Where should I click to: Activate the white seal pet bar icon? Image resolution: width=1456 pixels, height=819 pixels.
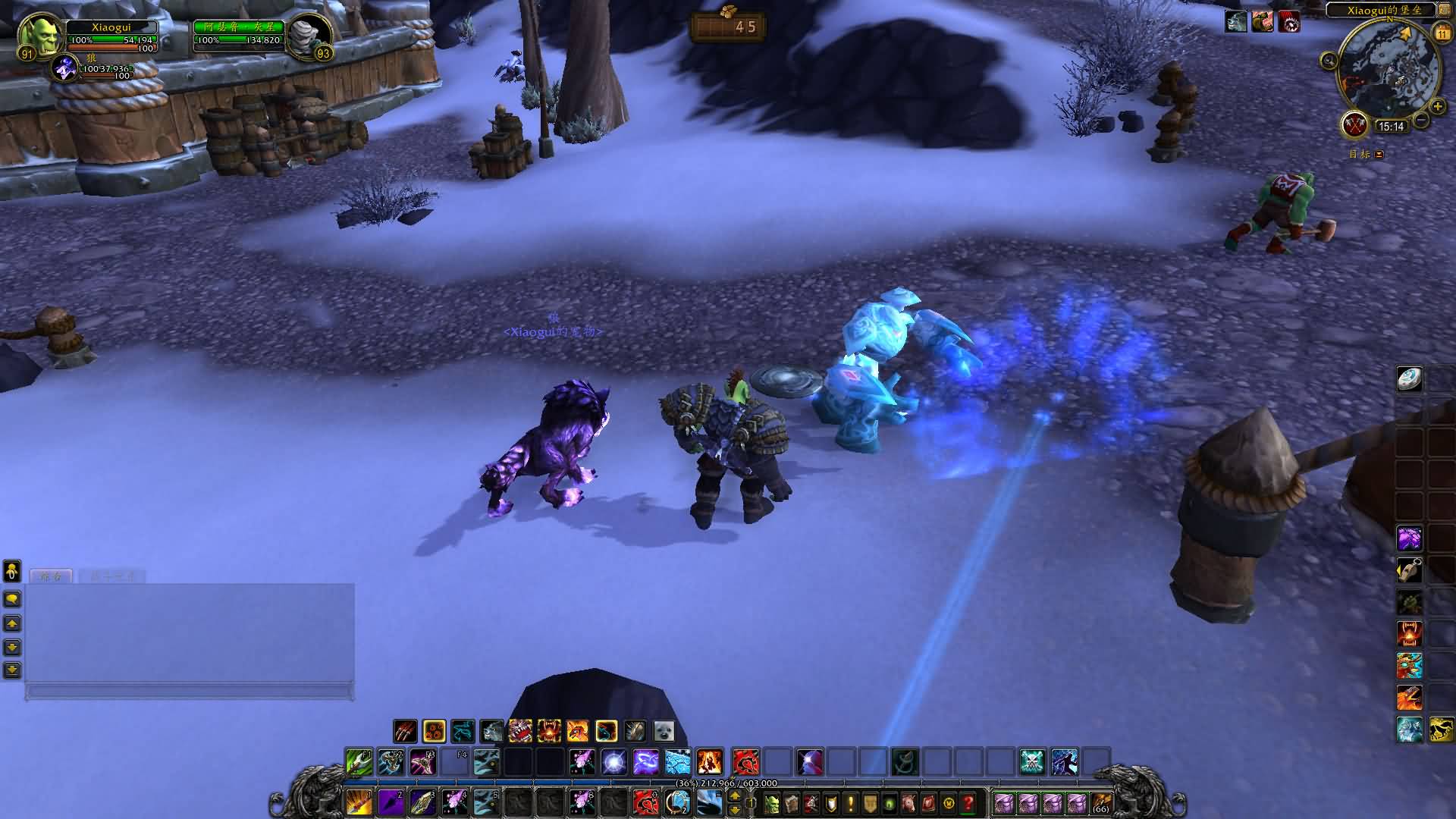(x=664, y=731)
